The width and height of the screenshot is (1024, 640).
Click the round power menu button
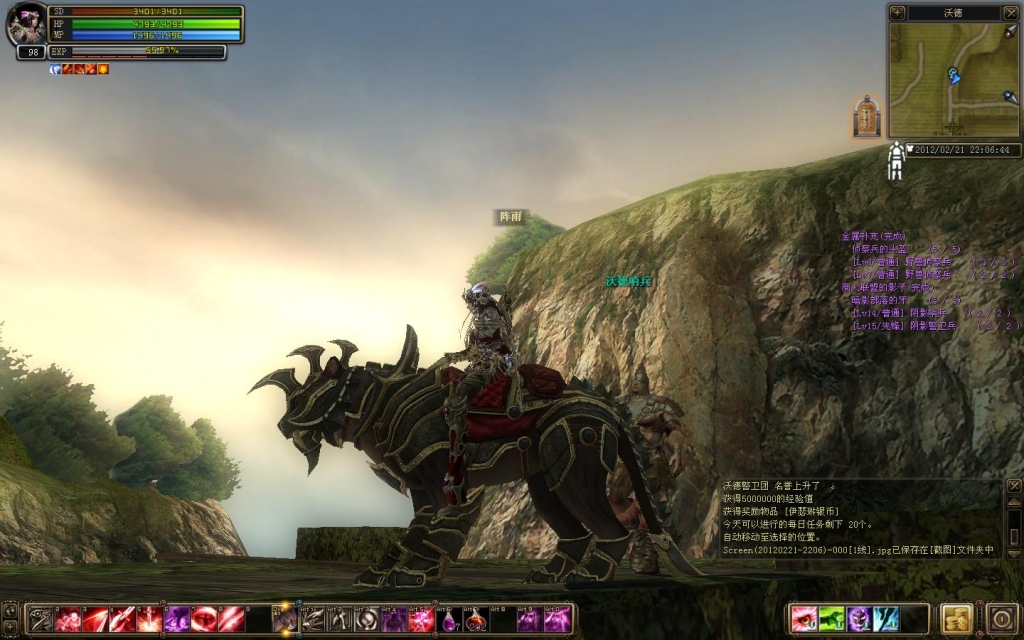pos(1001,618)
